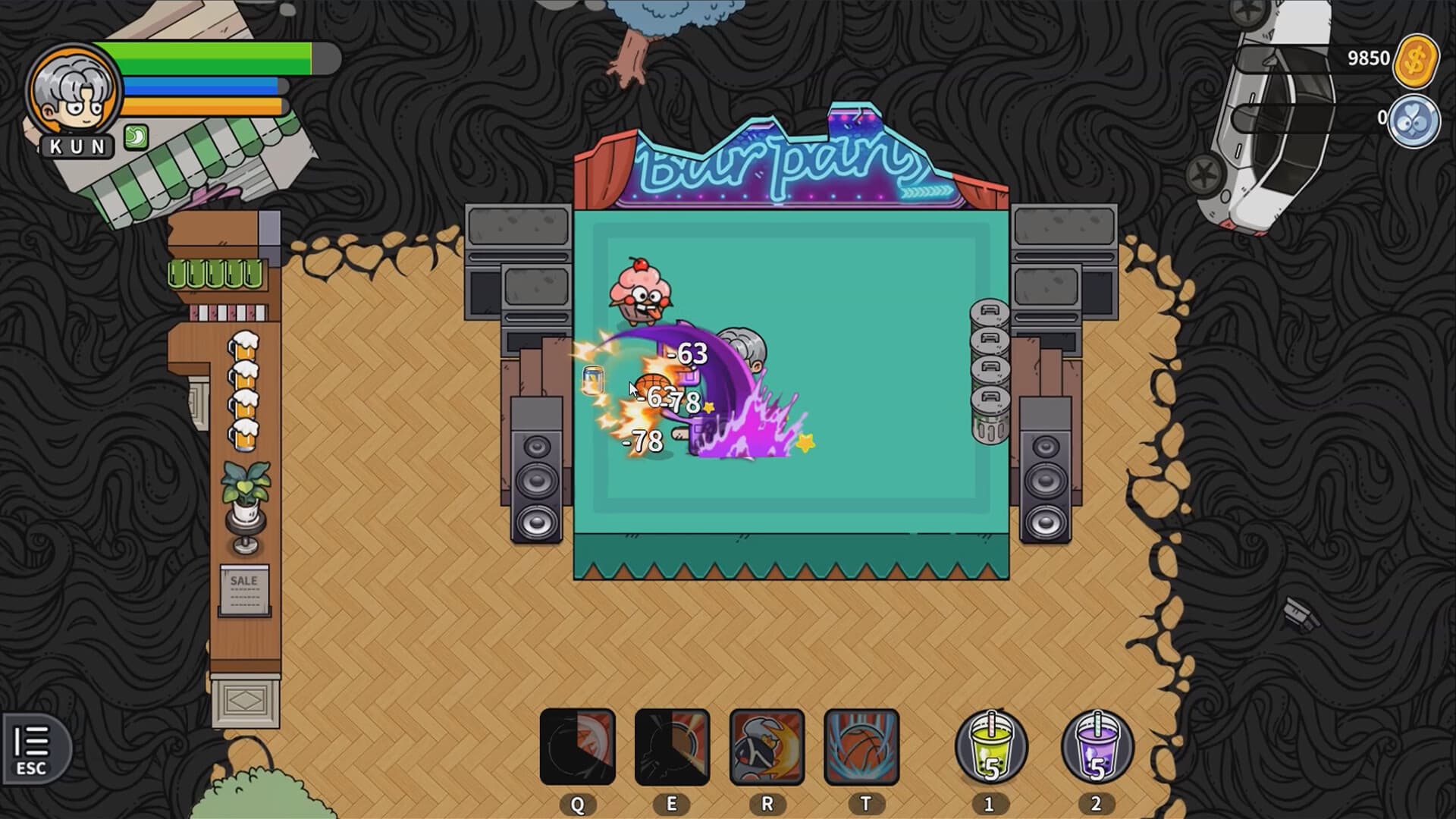Click the gold dollar coin currency icon
The width and height of the screenshot is (1456, 819).
click(1415, 58)
